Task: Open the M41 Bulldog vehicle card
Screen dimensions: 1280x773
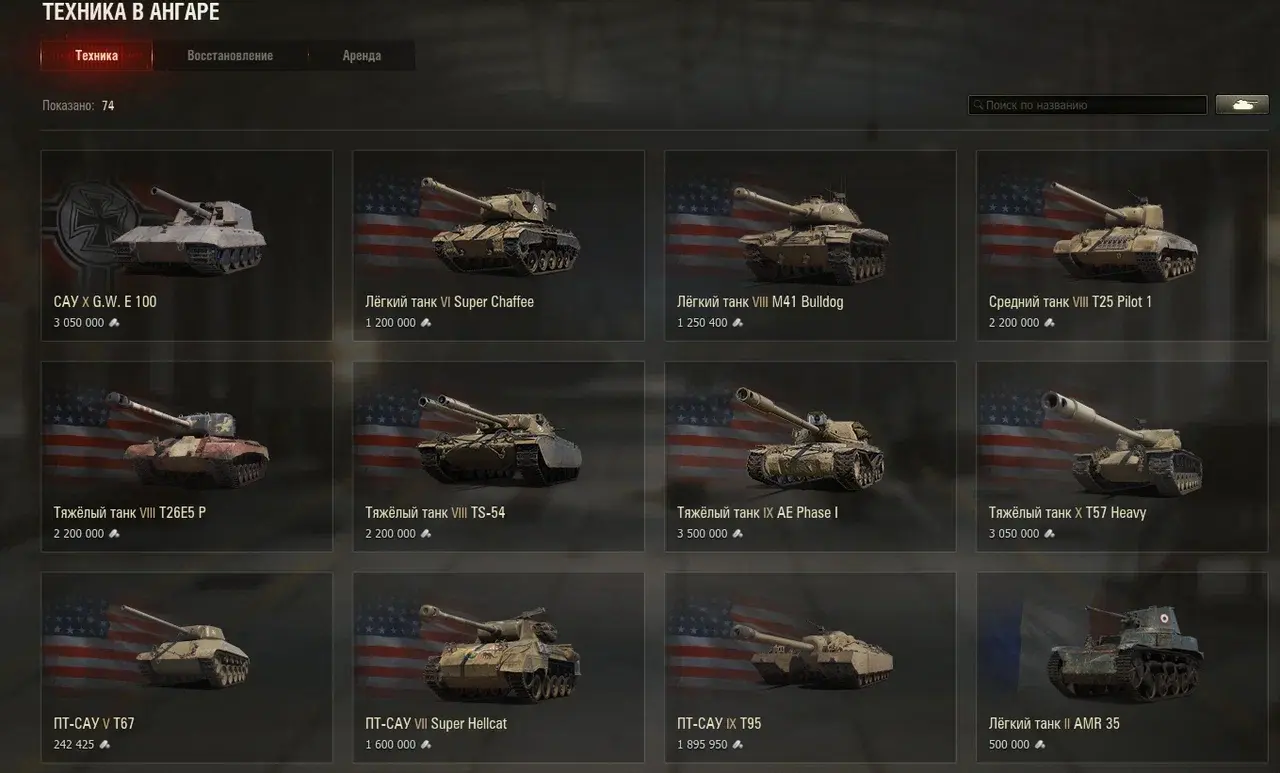Action: pyautogui.click(x=810, y=245)
